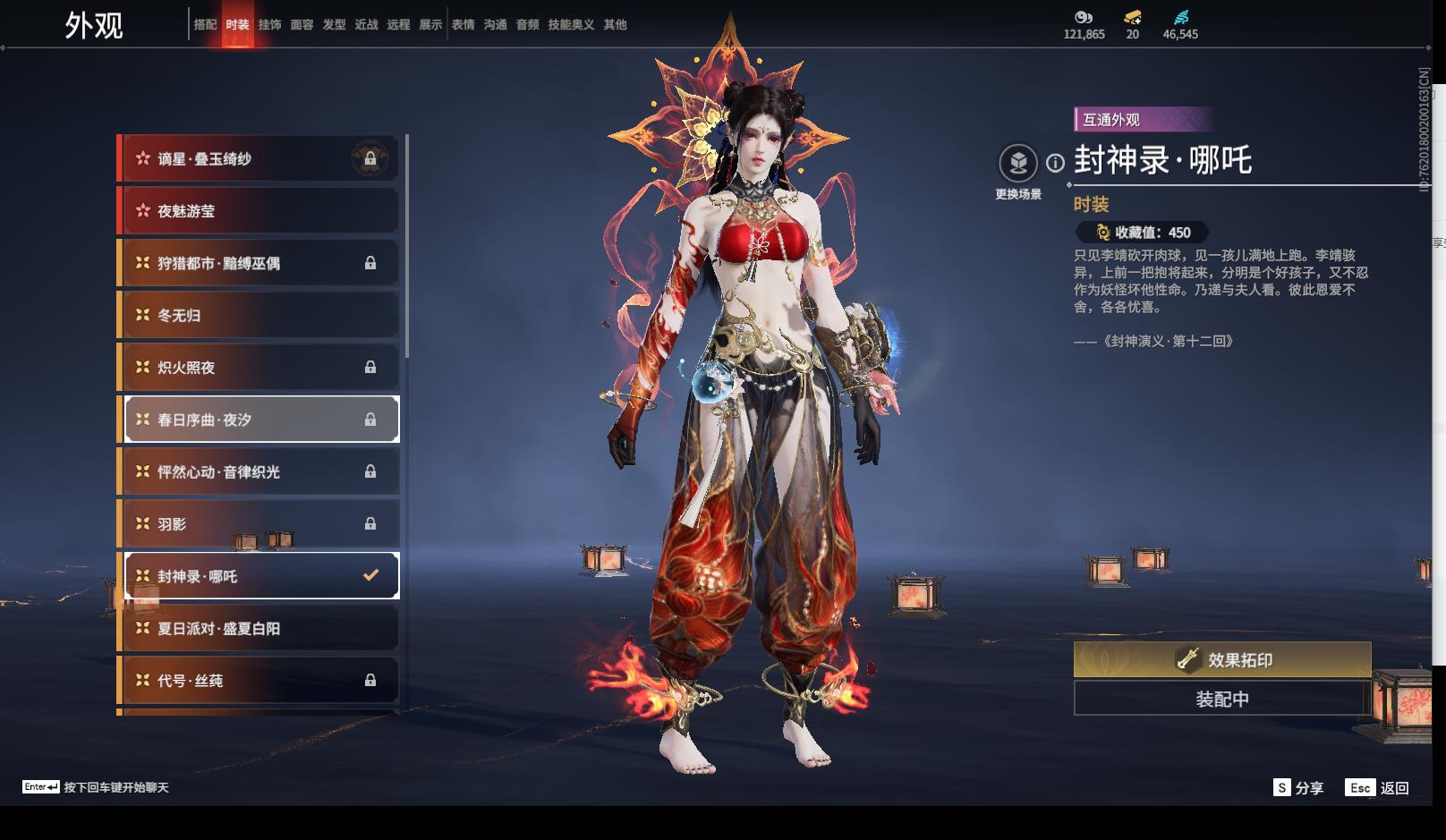Click the 更换场景 scene change icon
1446x840 pixels.
pos(1018,164)
